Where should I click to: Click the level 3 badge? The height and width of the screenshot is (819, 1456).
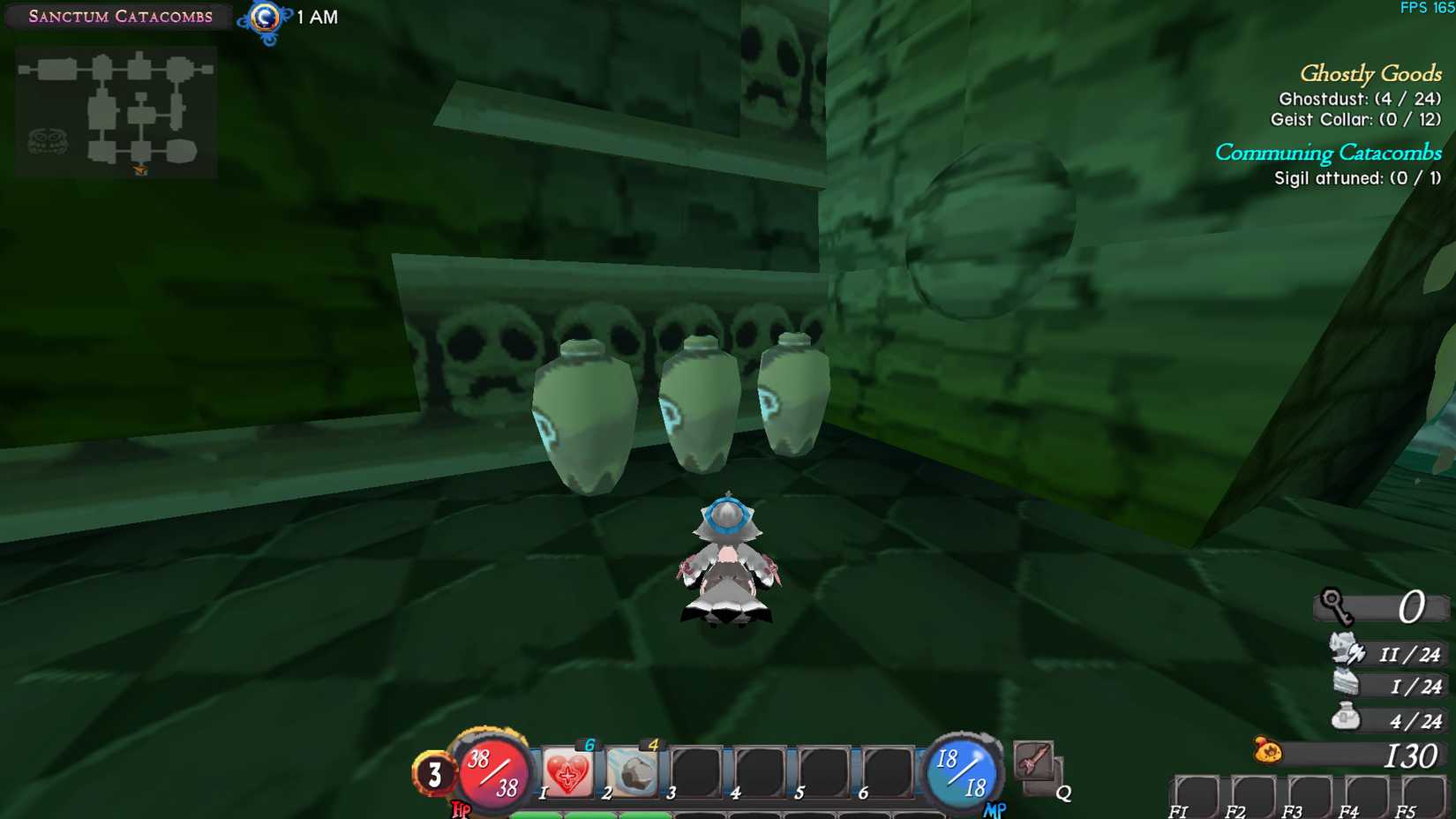[433, 774]
